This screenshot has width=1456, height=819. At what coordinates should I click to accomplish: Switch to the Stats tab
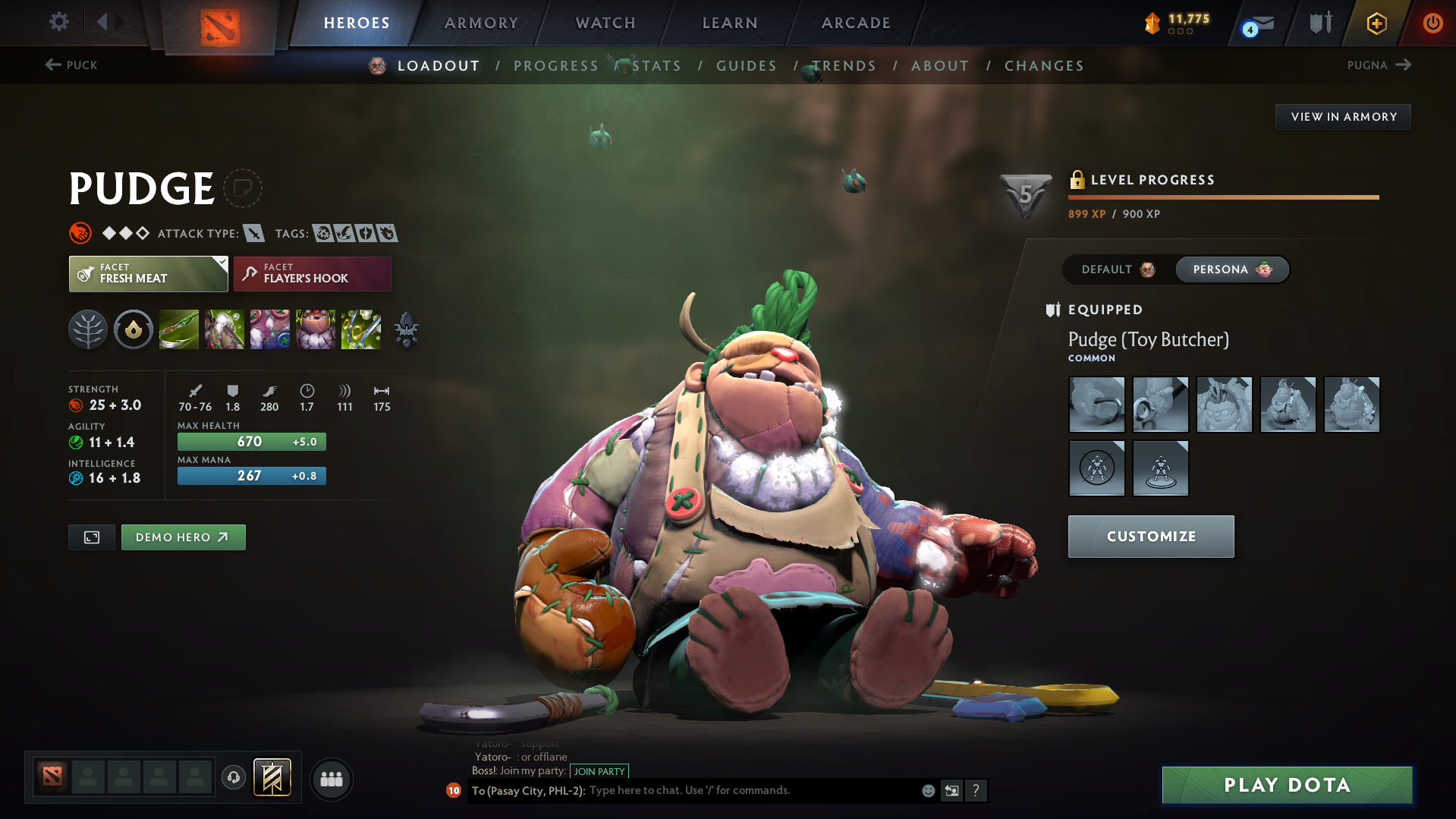pyautogui.click(x=657, y=66)
